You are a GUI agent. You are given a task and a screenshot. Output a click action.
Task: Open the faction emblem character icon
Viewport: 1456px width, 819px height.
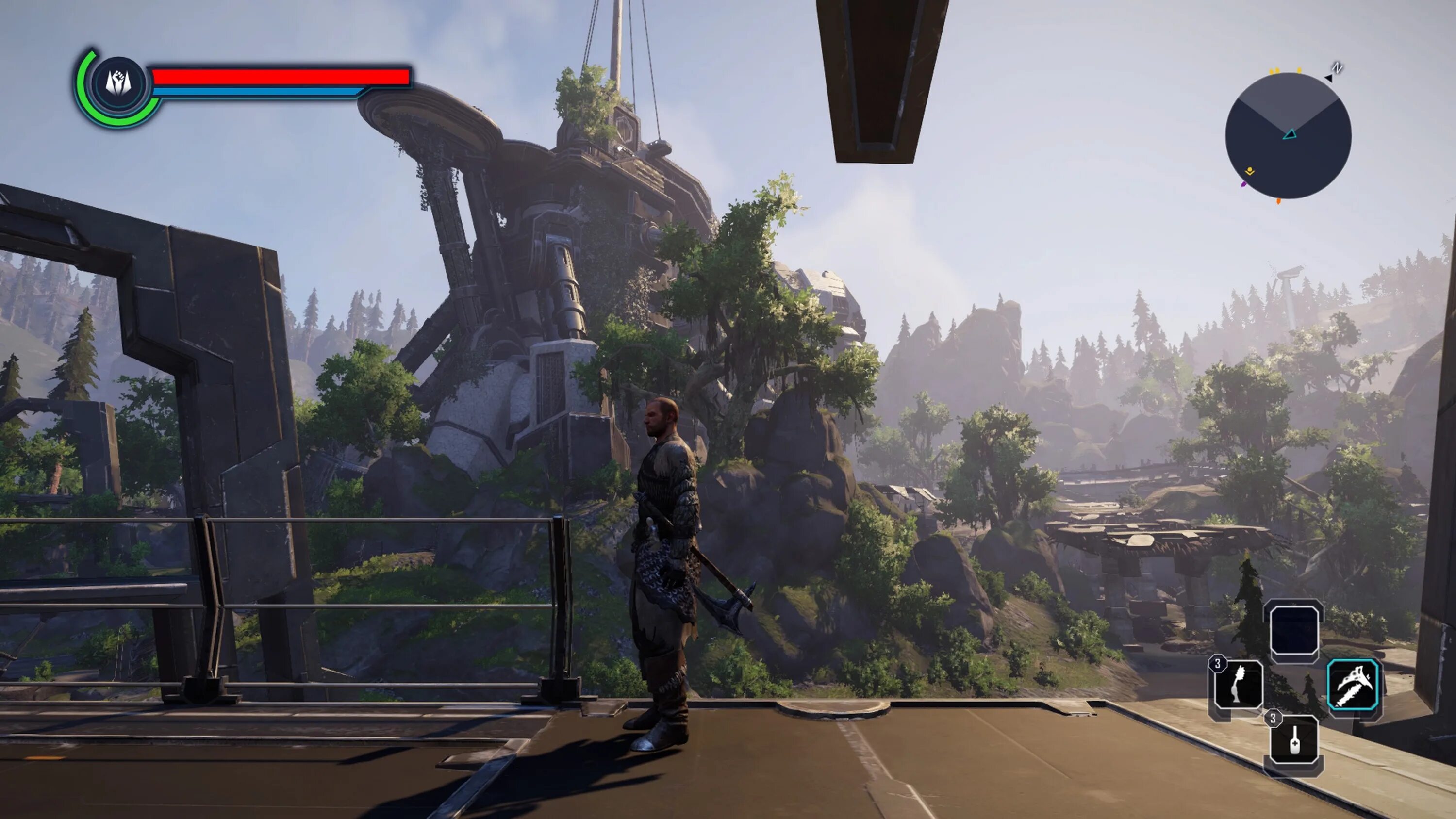click(119, 83)
